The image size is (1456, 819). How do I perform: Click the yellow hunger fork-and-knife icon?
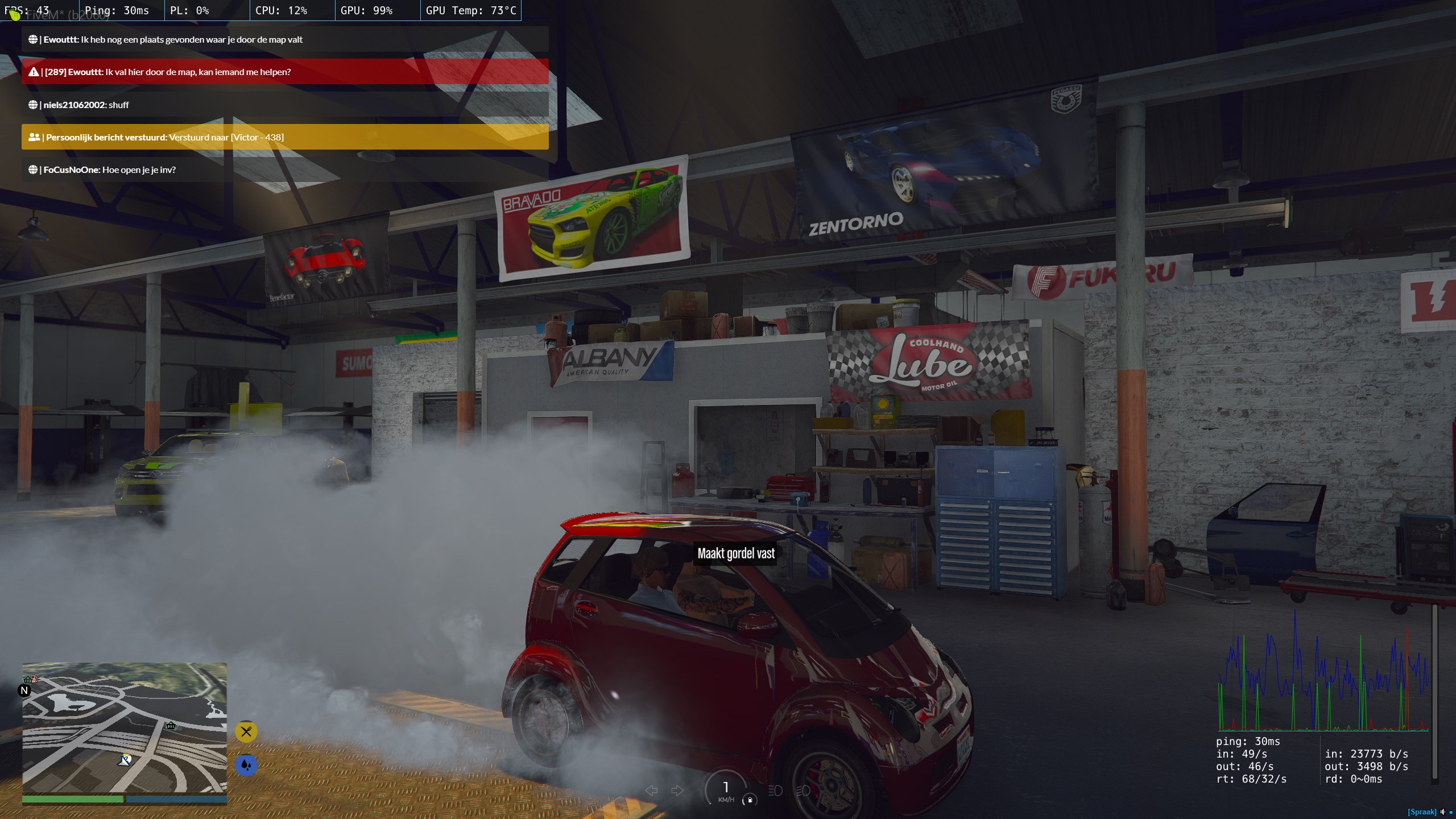pos(246,732)
